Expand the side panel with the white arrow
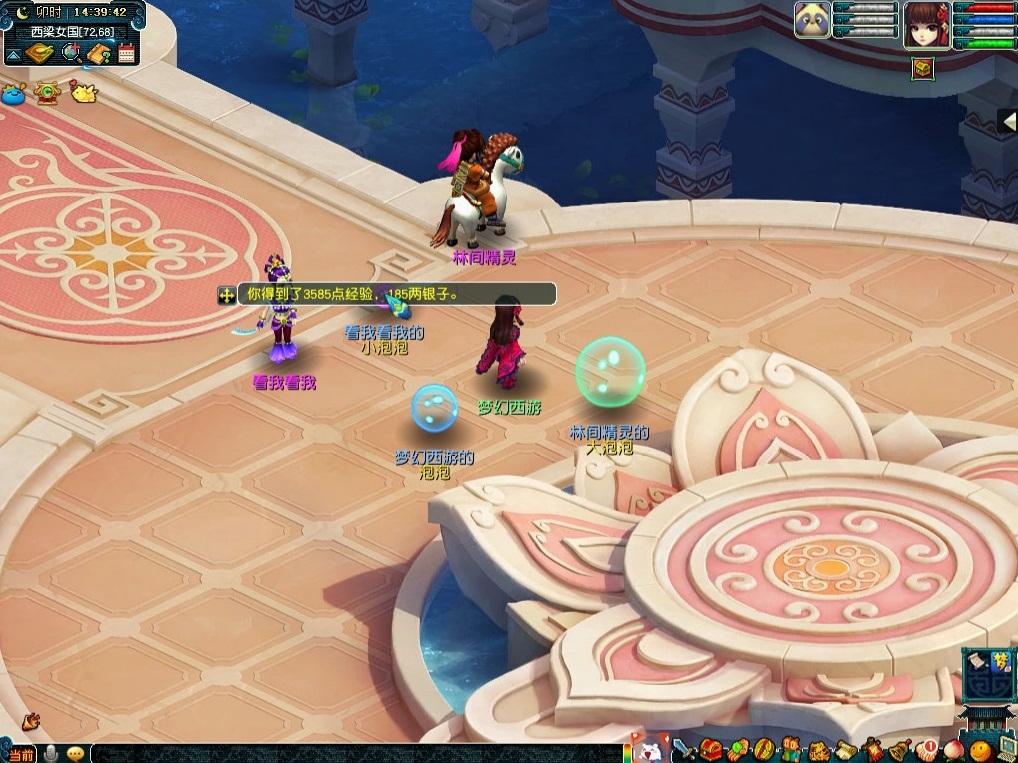This screenshot has width=1018, height=763. tap(1008, 121)
